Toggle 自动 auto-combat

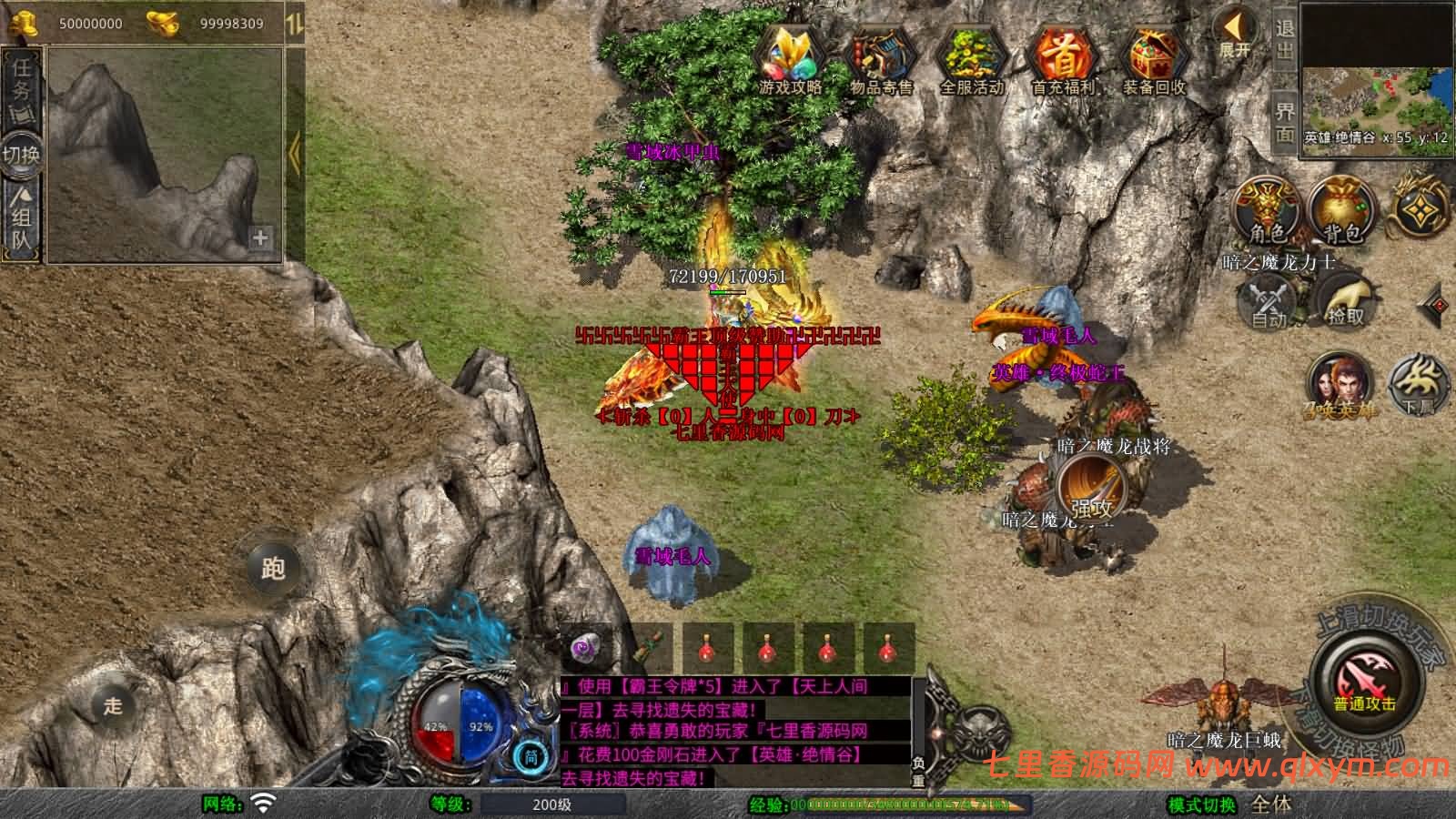tap(1268, 302)
